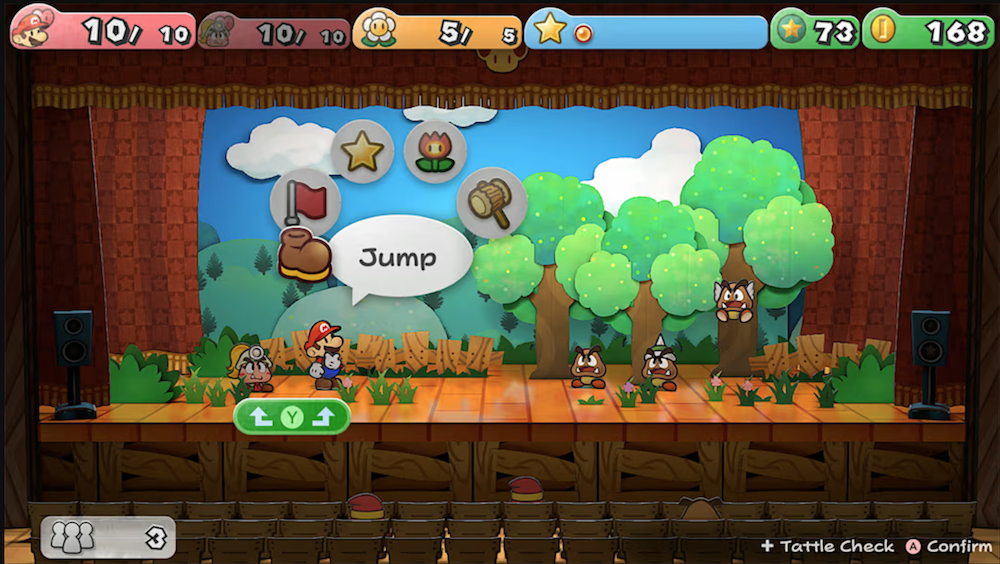This screenshot has width=1000, height=564.
Task: Click the Jump speech bubble label
Action: coord(398,258)
